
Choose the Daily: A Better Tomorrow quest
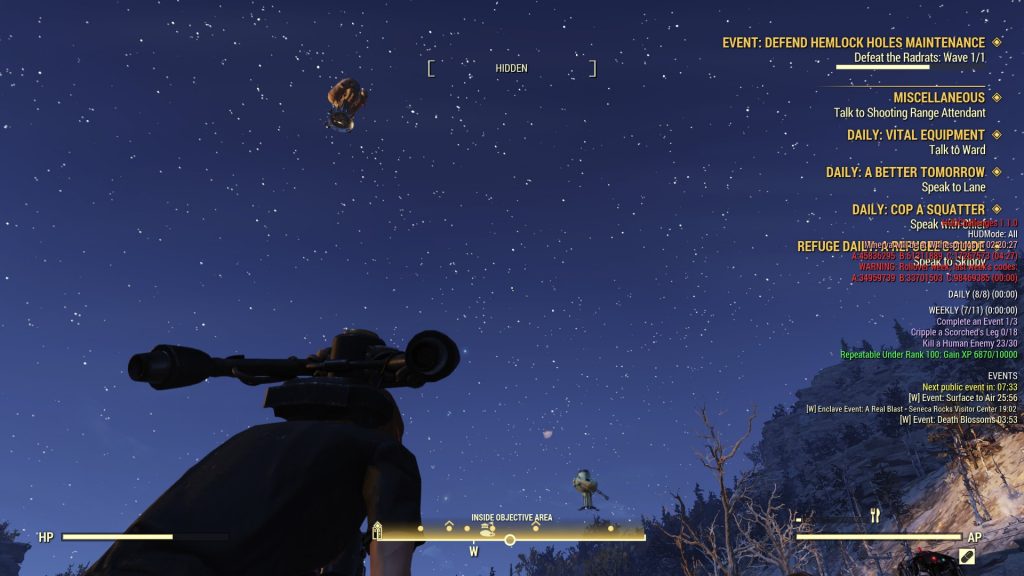coord(905,172)
